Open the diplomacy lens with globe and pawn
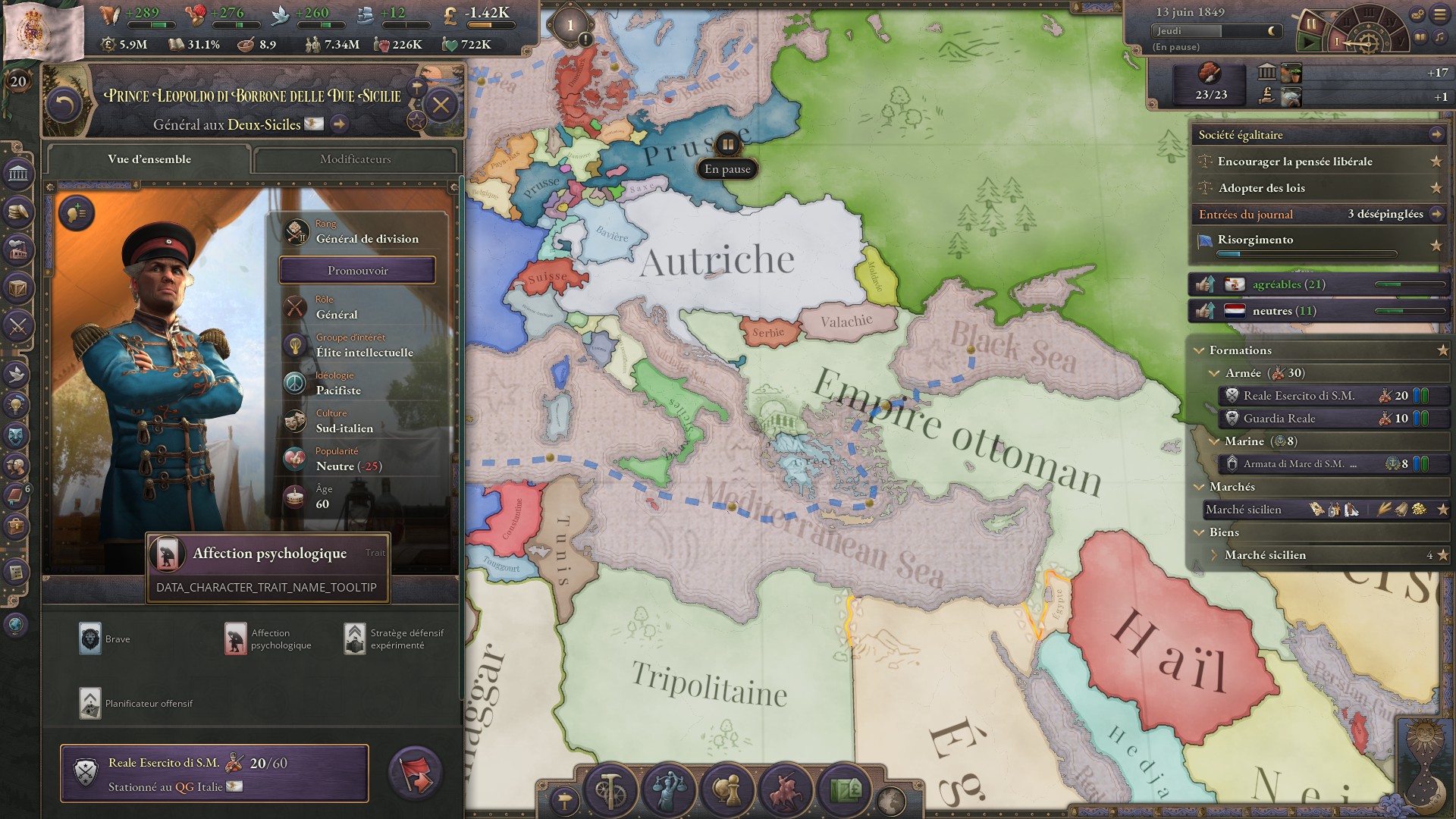Screen dimensions: 1456x819 pos(724,791)
